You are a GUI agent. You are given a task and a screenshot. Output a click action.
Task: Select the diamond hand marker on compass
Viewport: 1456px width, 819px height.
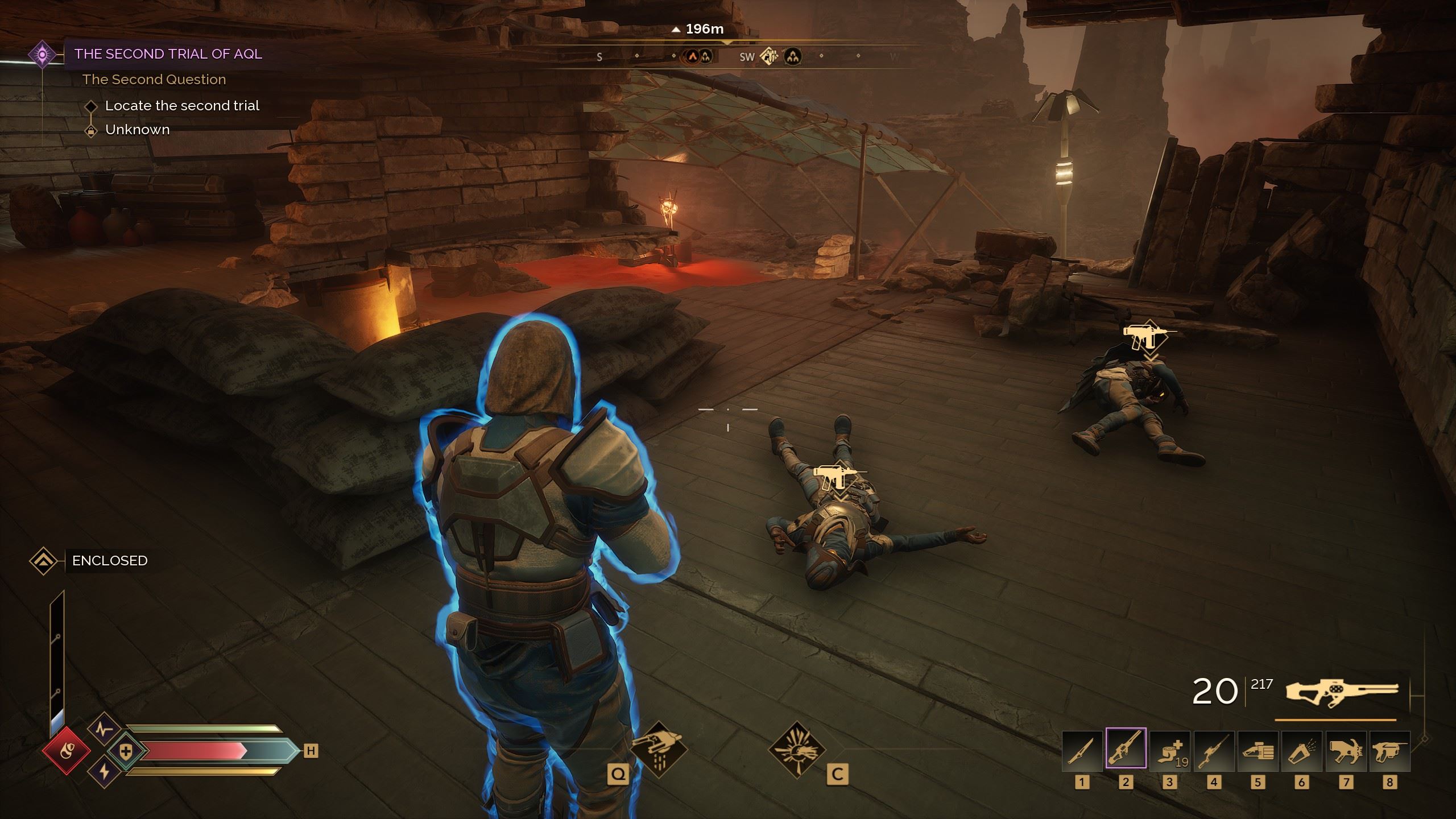click(770, 56)
